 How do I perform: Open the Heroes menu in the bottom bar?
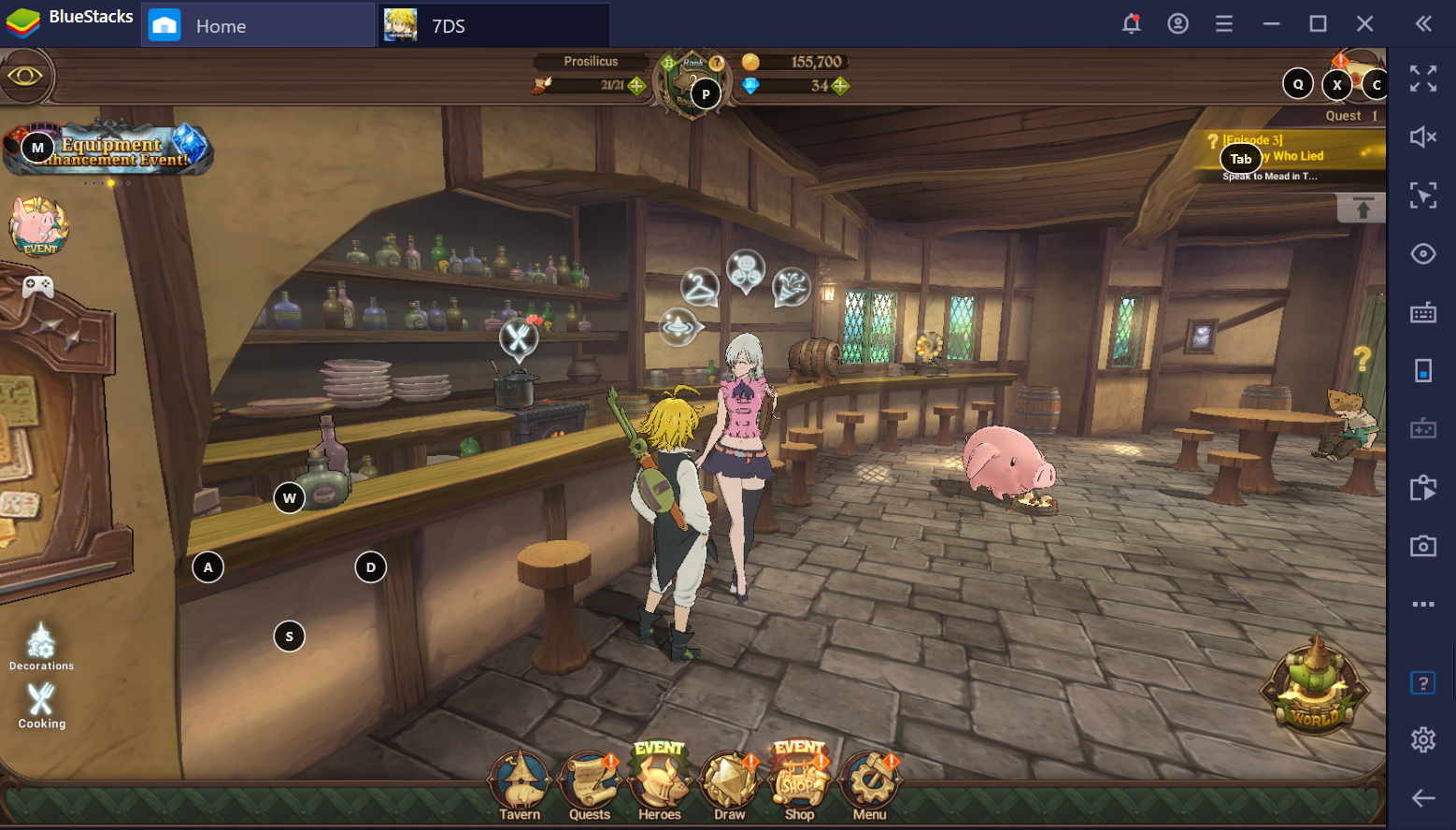click(659, 785)
